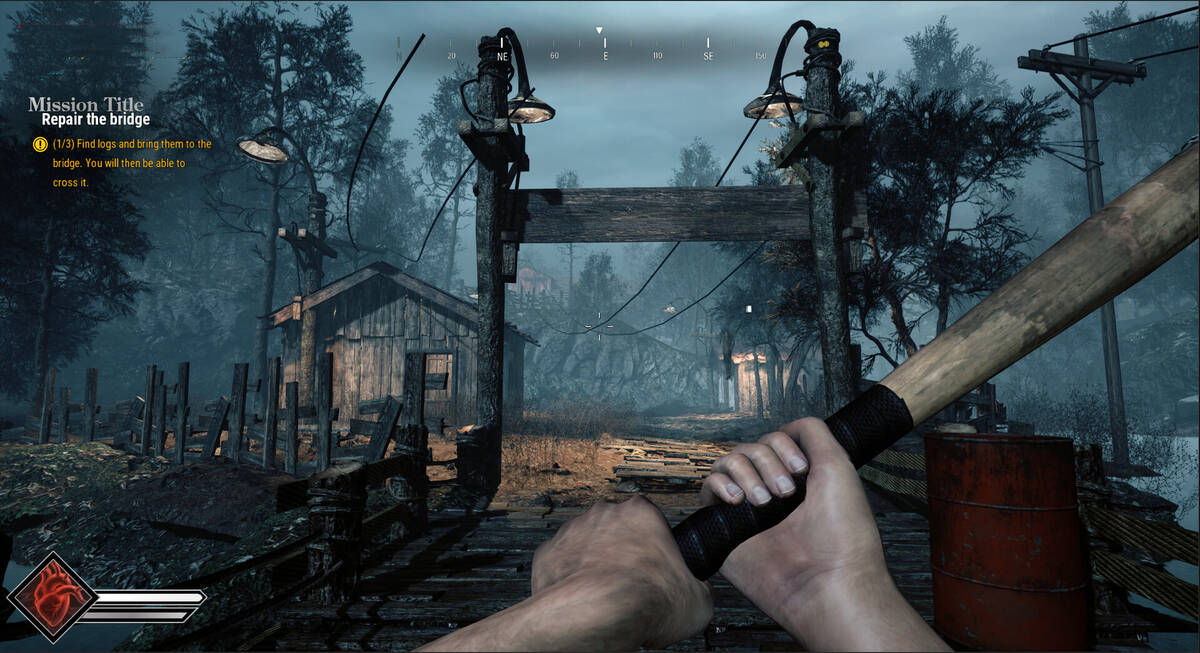Viewport: 1200px width, 653px height.
Task: Click the yellow objective exclamation icon
Action: [x=40, y=144]
